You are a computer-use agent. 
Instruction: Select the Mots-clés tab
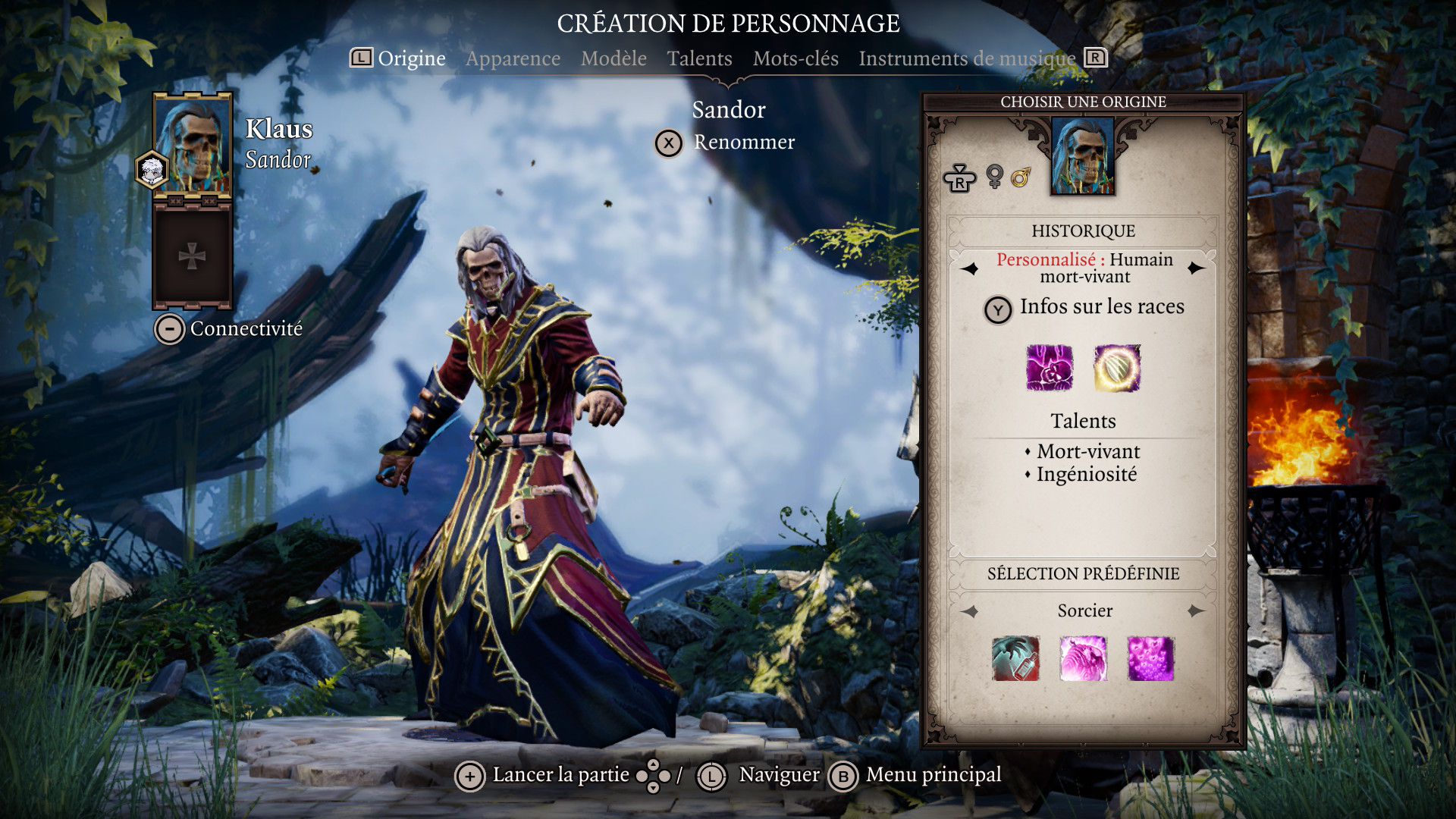coord(795,58)
